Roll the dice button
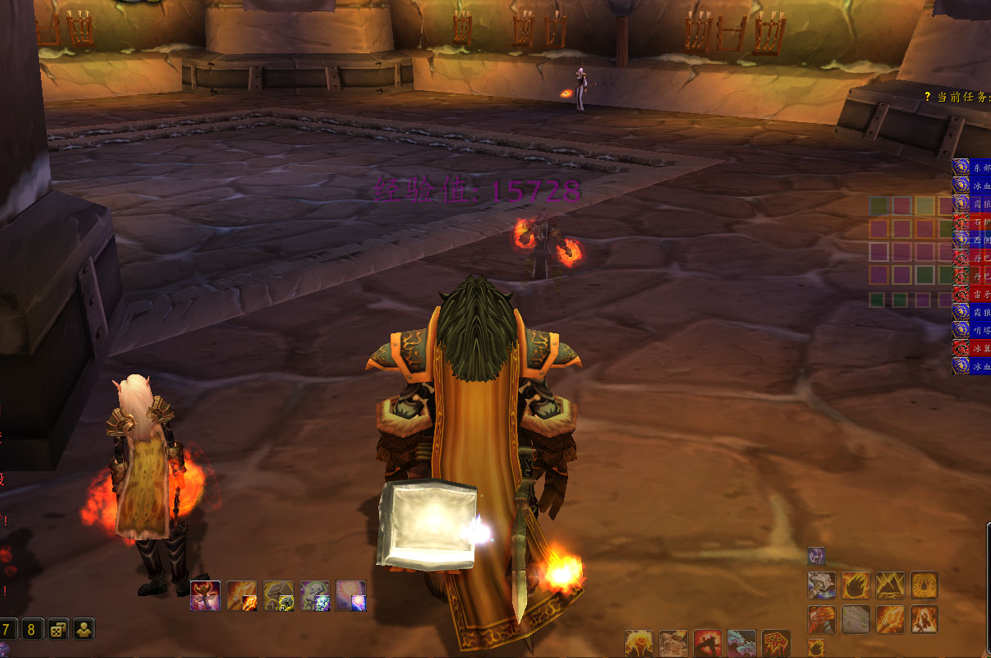 [58, 629]
